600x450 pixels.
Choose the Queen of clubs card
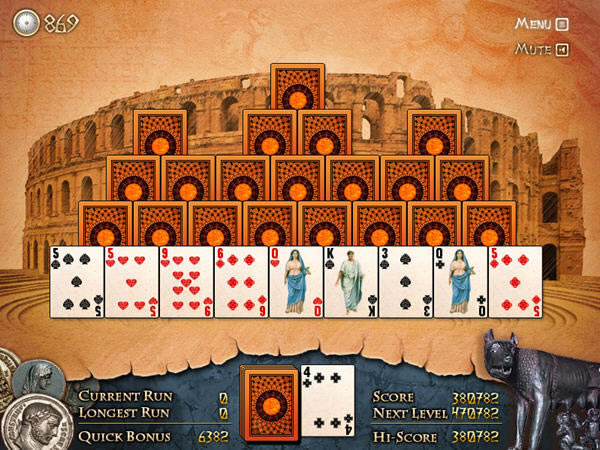tap(459, 282)
